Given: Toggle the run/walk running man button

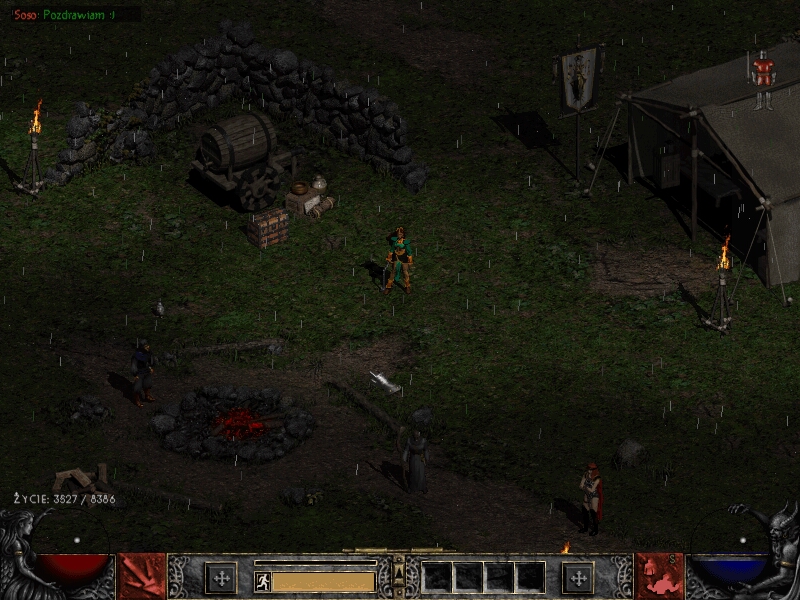Looking at the screenshot, I should (x=262, y=581).
